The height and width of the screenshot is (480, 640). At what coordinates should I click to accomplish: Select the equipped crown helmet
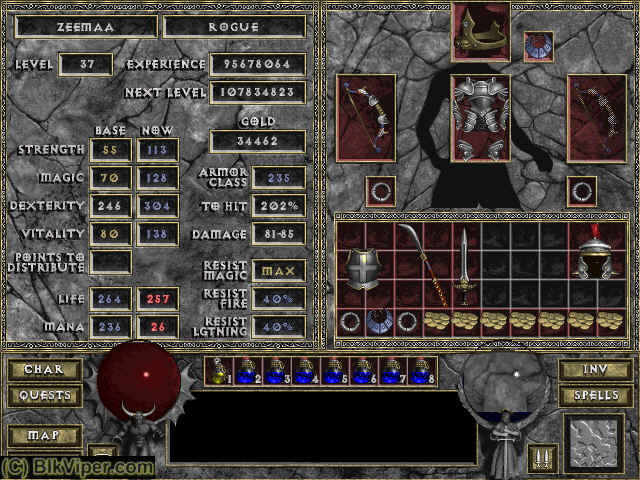(x=480, y=30)
